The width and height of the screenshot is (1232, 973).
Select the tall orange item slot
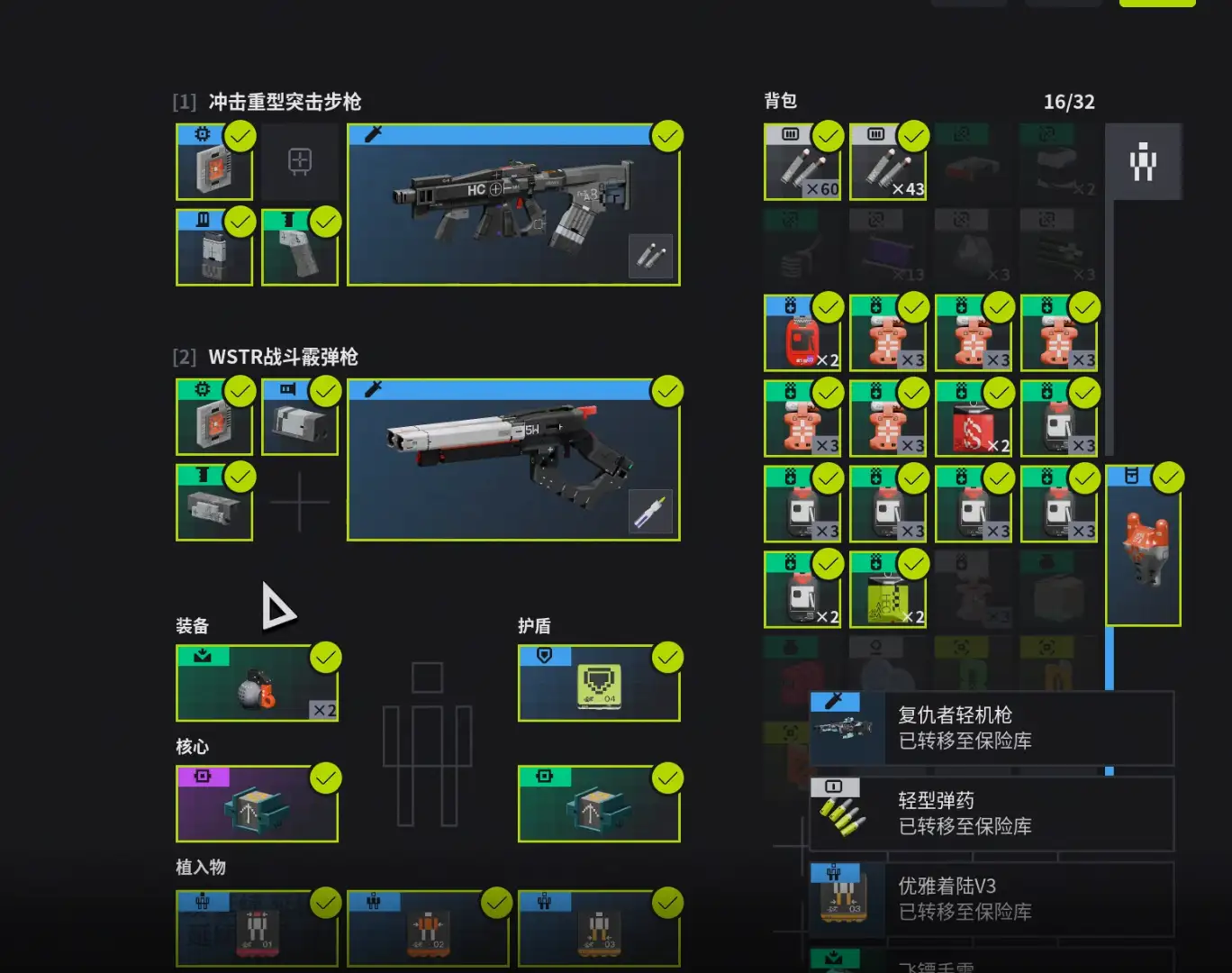pos(1143,547)
